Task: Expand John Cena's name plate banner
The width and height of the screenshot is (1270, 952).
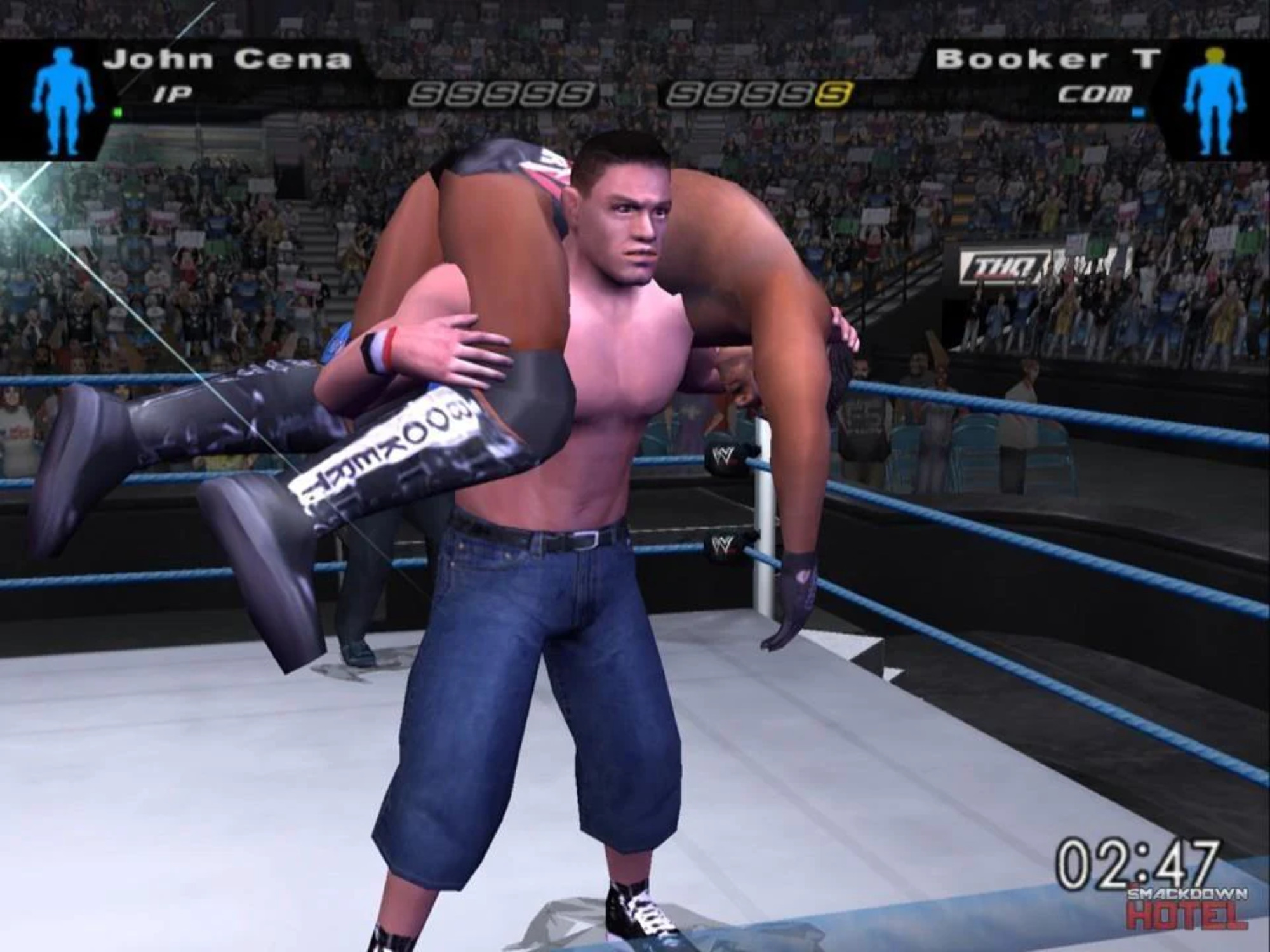Action: [x=229, y=59]
